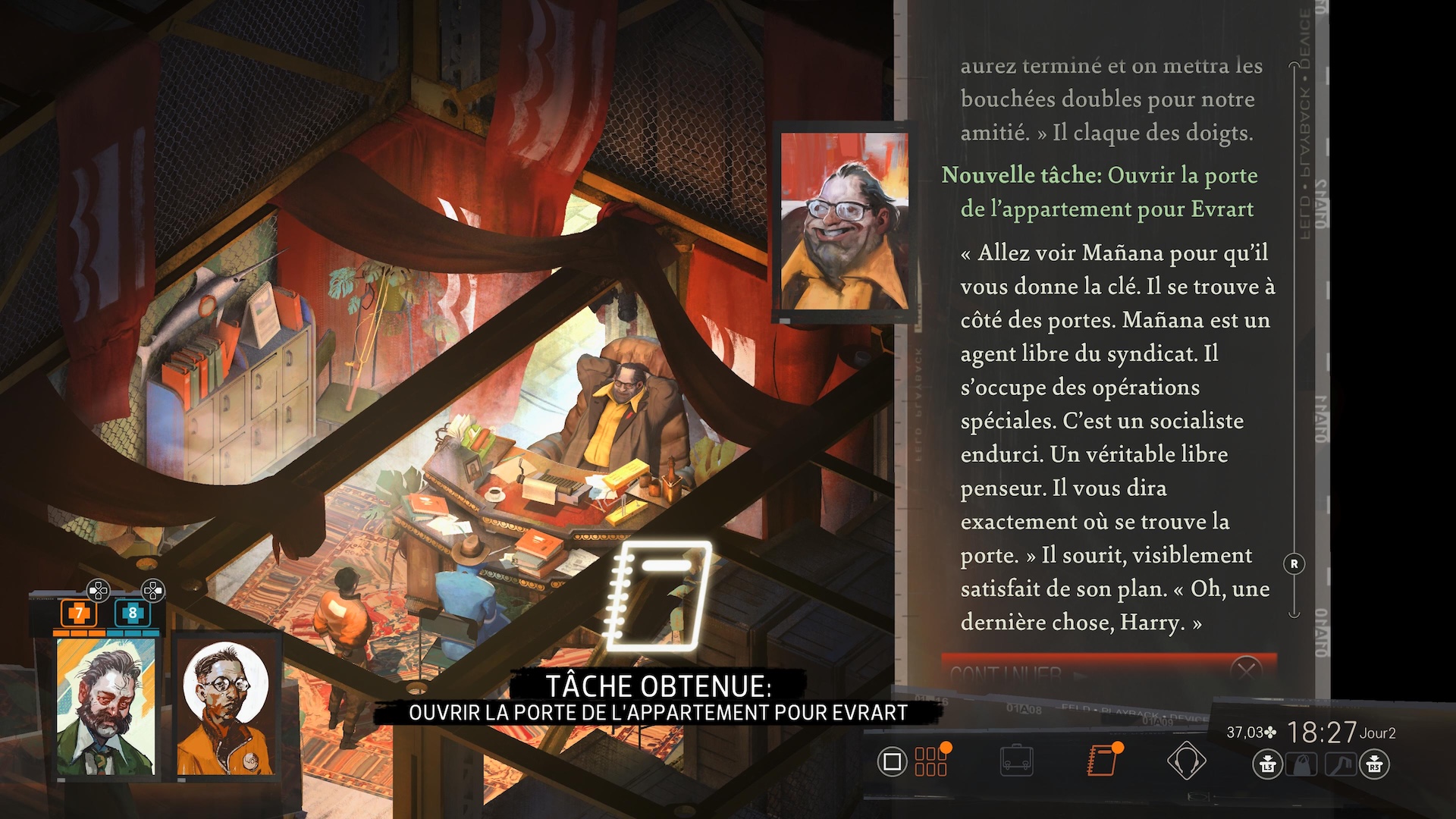Select the plastic bag held-item slot
The image size is (1456, 819).
pos(1302,764)
